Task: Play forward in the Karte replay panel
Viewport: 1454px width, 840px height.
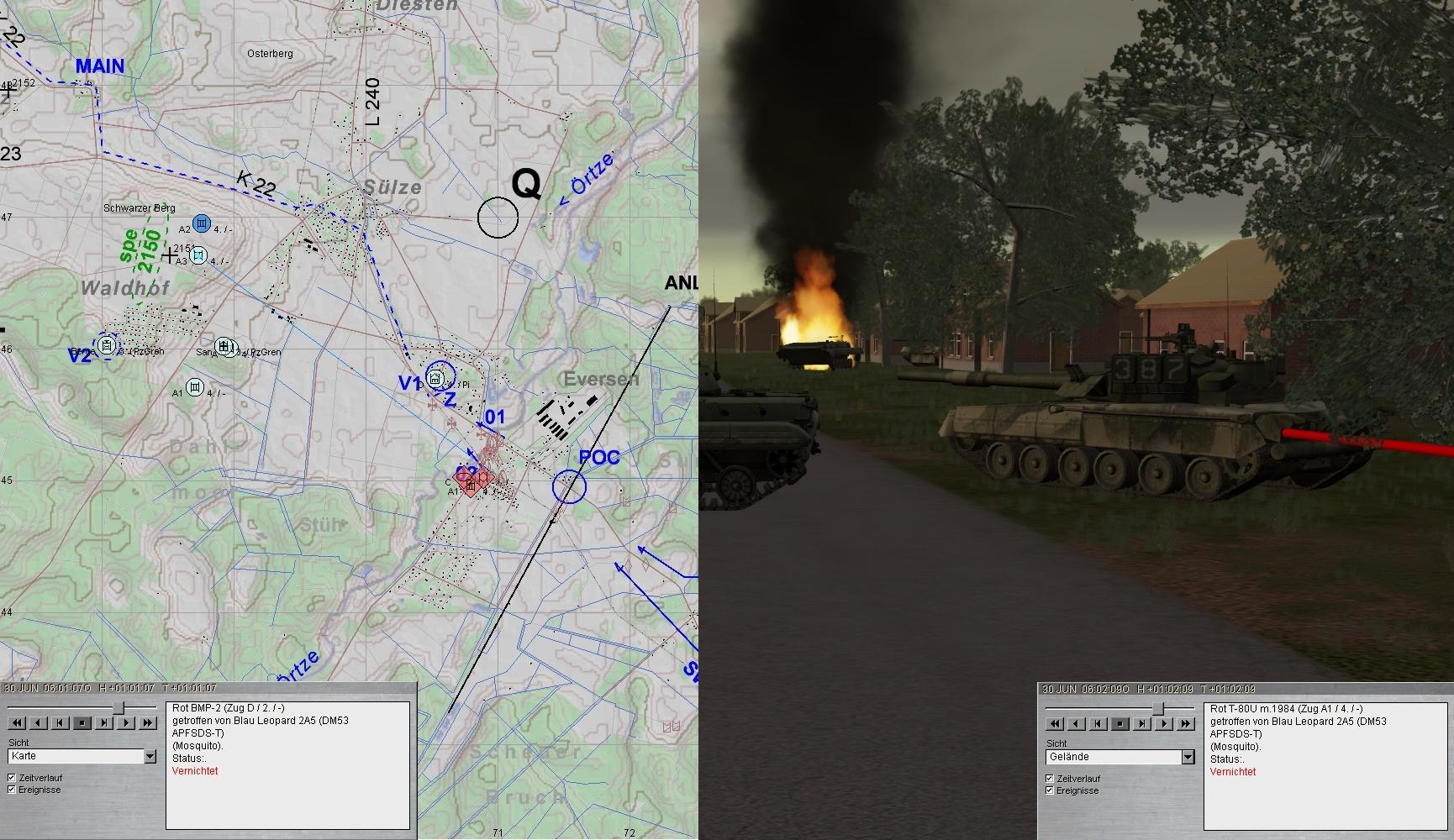Action: [x=126, y=722]
